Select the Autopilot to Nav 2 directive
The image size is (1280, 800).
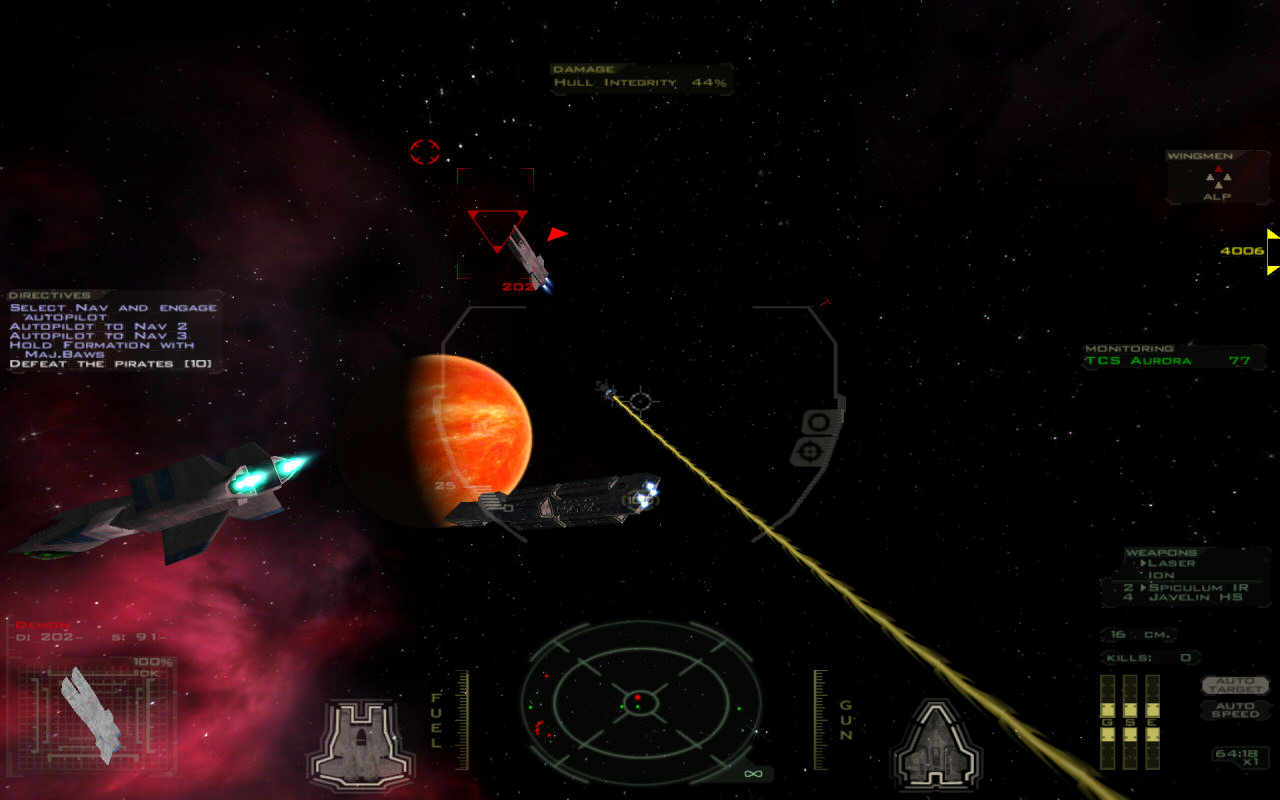pos(98,326)
